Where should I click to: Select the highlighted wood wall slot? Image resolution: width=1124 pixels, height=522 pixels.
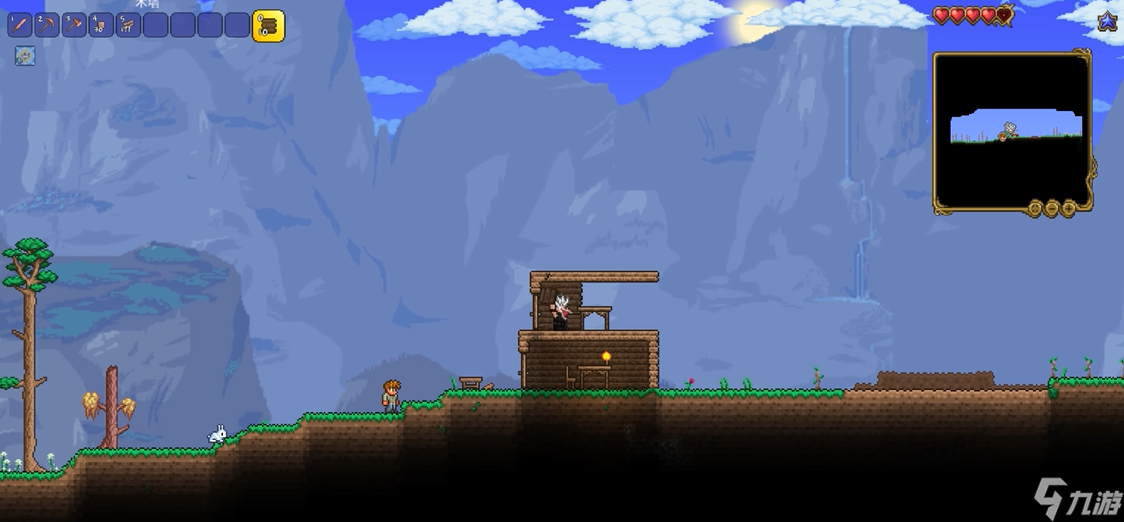coord(268,26)
